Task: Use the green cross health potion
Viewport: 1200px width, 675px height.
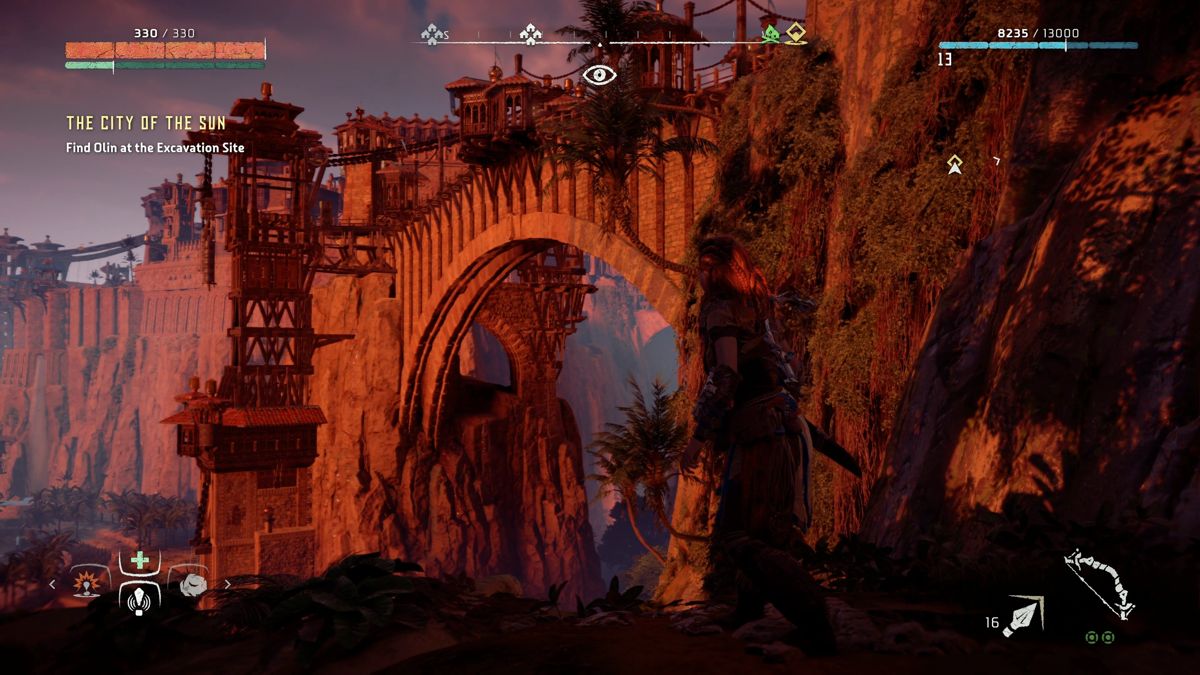Action: (x=139, y=561)
